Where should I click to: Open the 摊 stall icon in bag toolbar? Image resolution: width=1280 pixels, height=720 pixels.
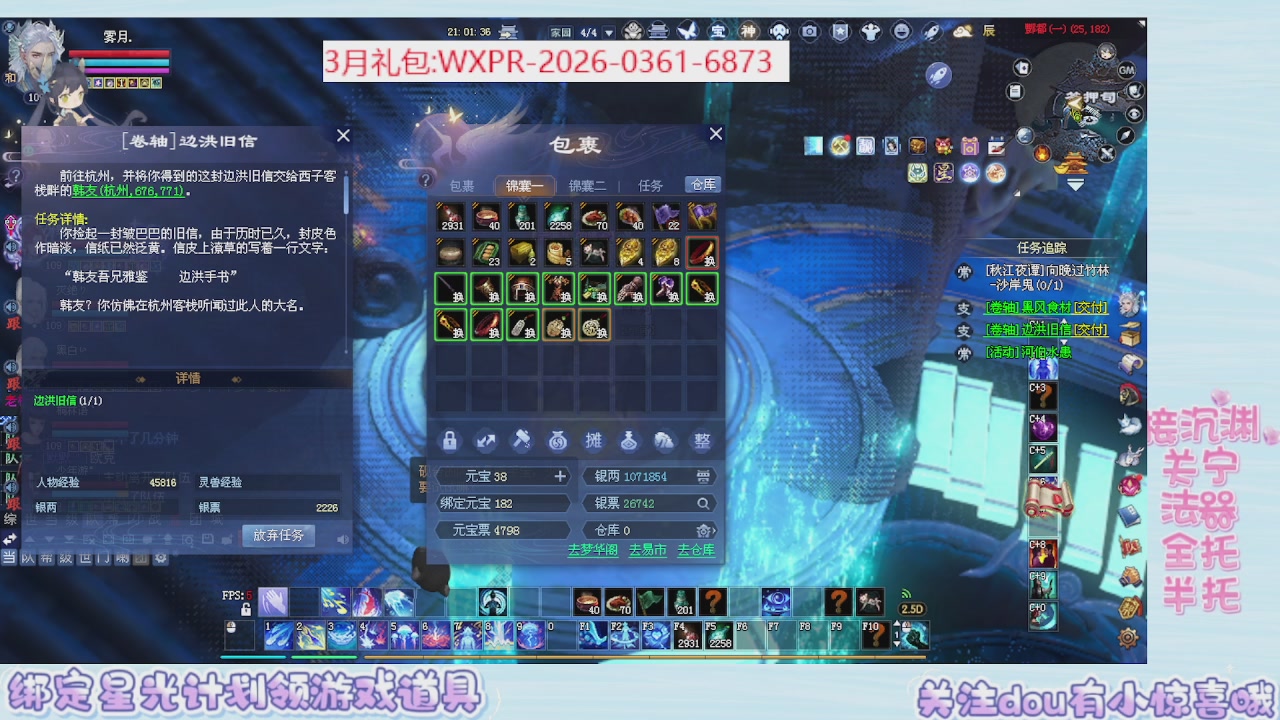594,441
